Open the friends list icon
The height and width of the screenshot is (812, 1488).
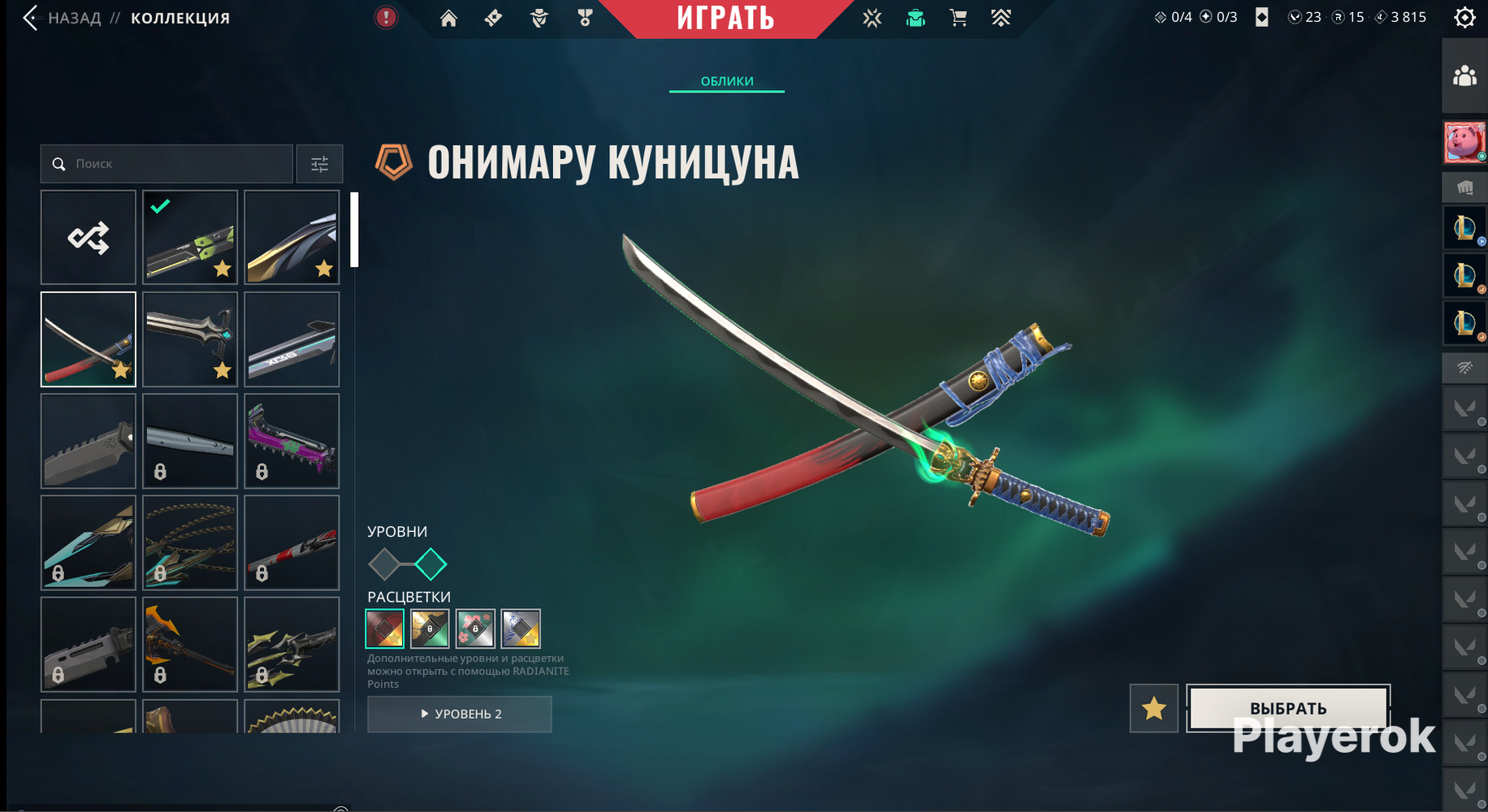click(1464, 76)
